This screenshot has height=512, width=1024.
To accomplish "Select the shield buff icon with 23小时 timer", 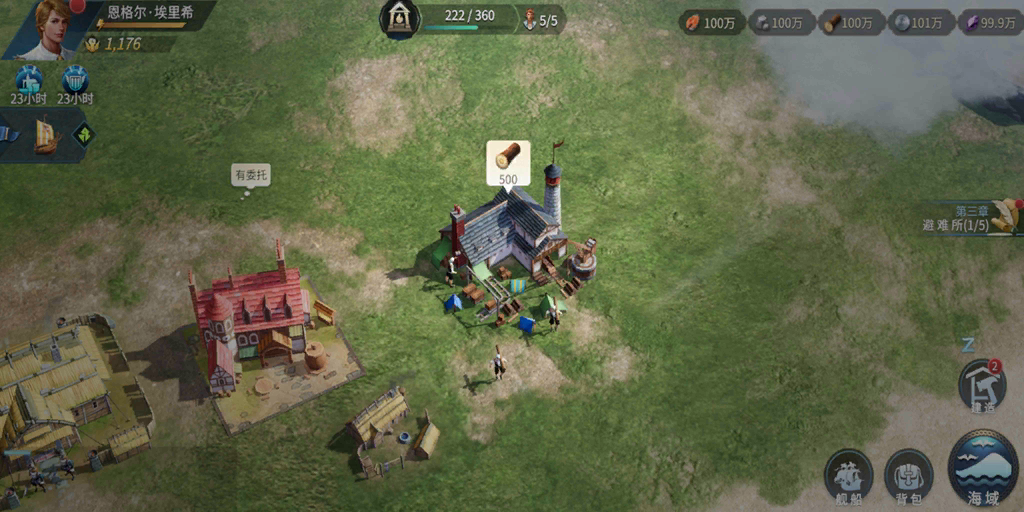I will (74, 82).
